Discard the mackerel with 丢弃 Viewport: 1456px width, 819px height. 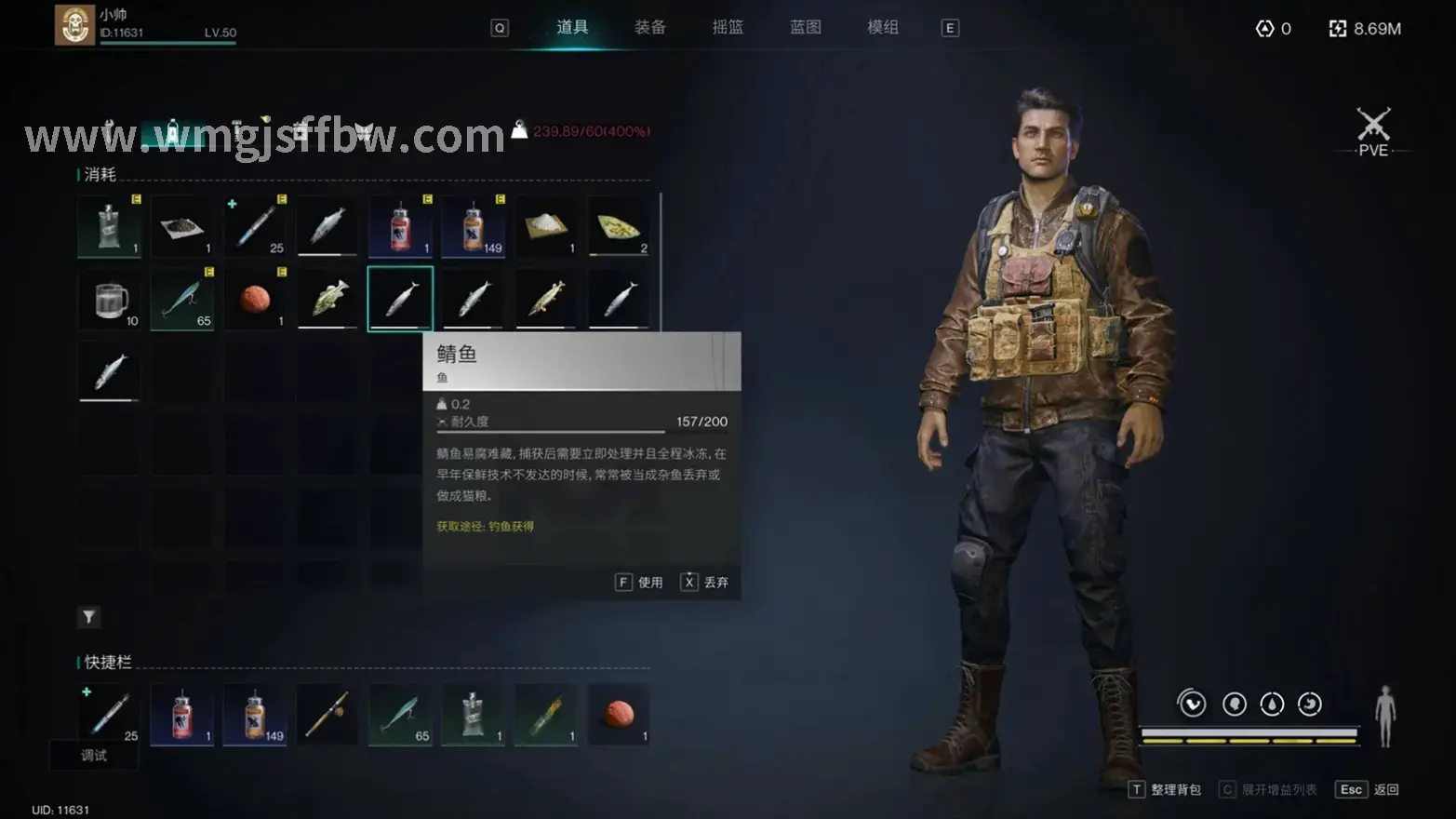(x=705, y=583)
